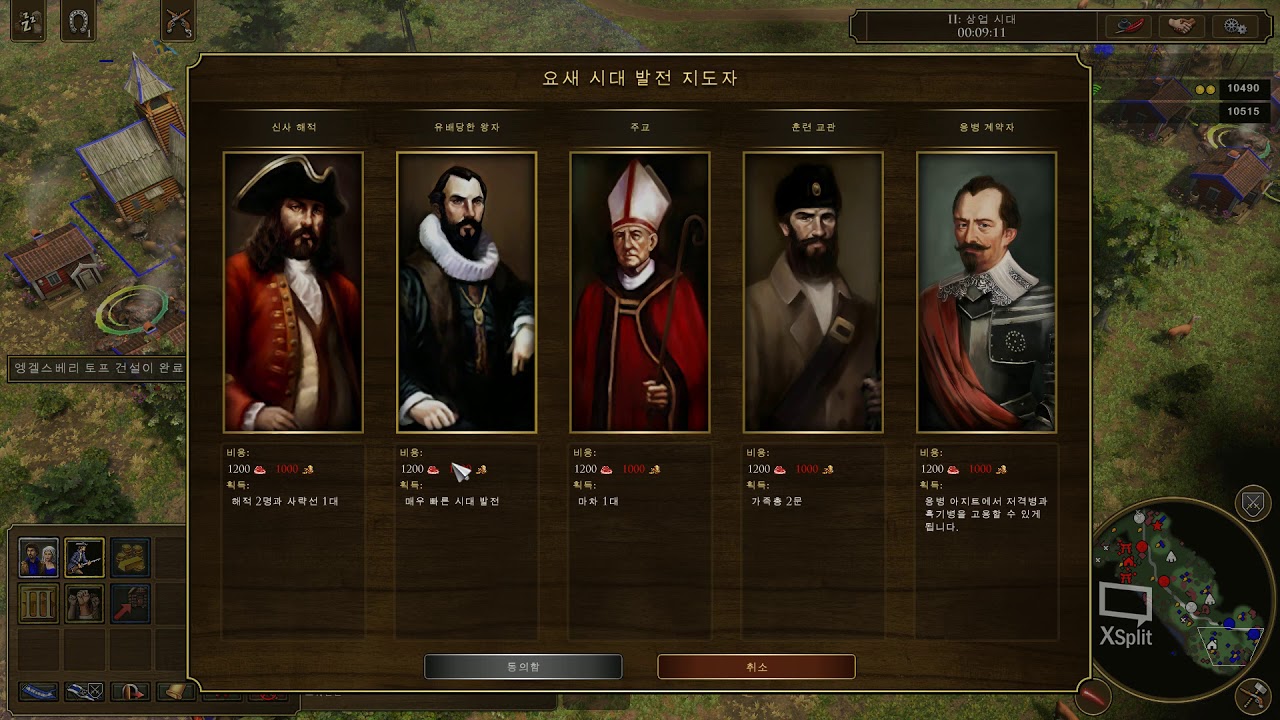The width and height of the screenshot is (1280, 720).
Task: Open the hat and feather menu
Action: [x=1129, y=26]
